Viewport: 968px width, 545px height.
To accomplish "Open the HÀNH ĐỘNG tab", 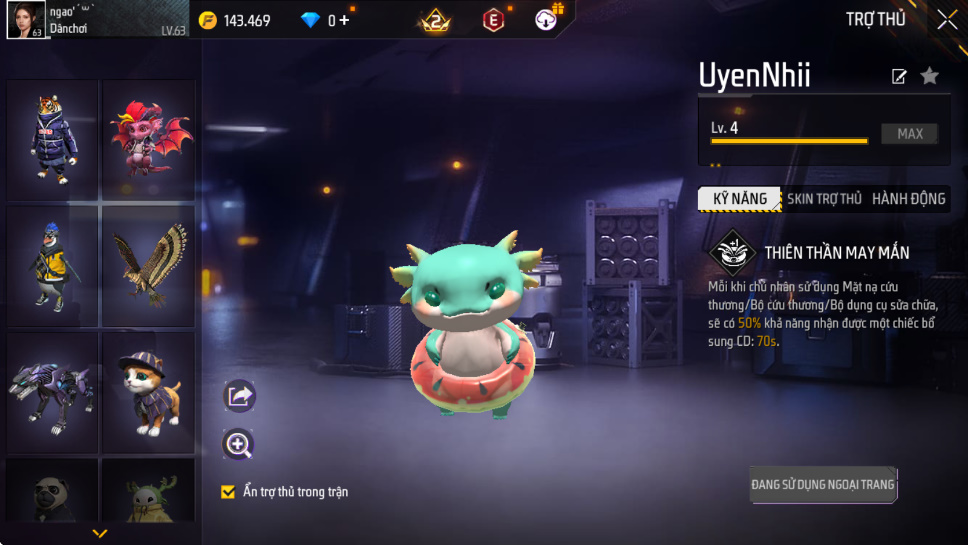I will (908, 199).
